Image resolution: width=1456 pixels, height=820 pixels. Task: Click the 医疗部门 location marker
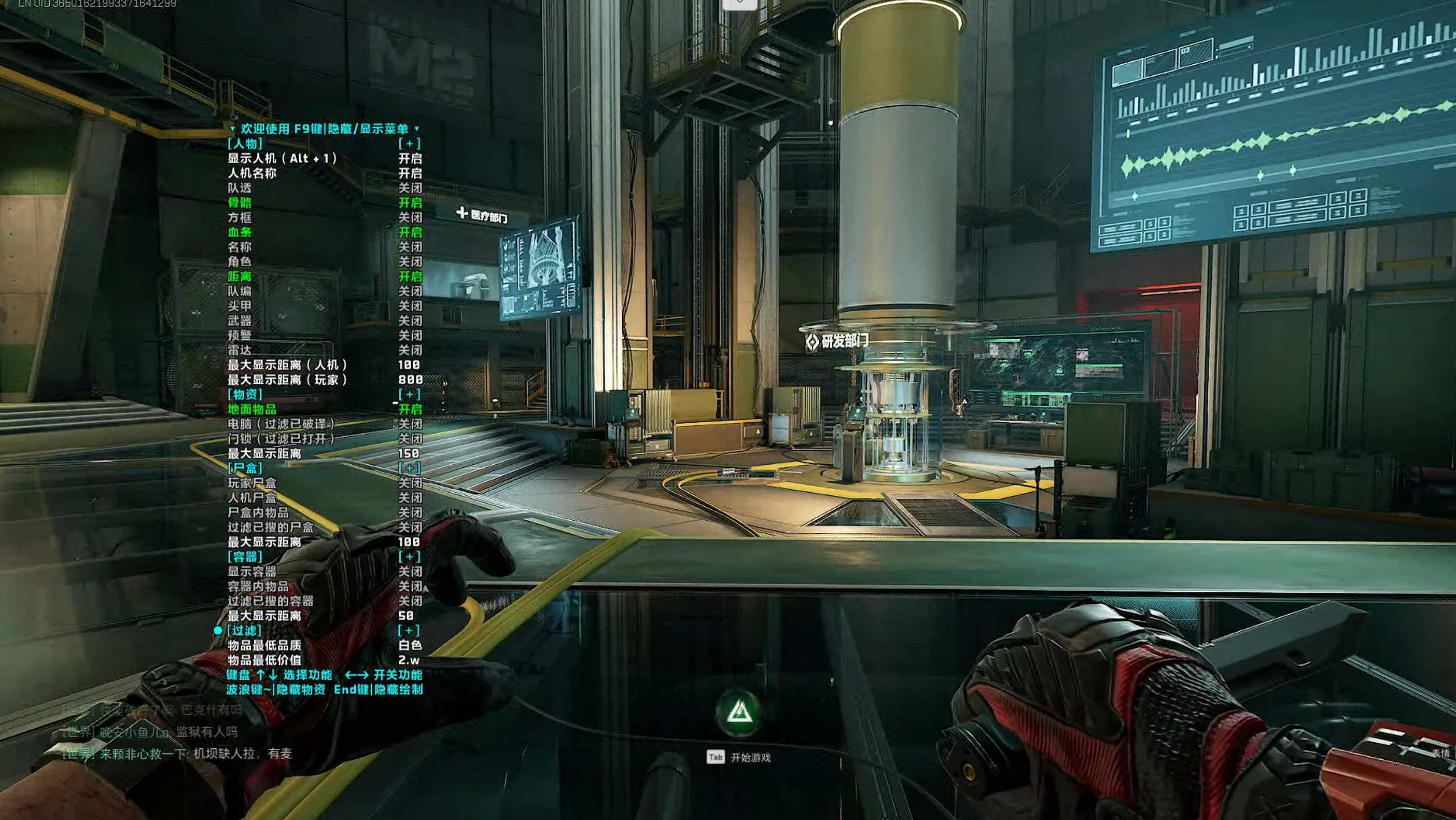pyautogui.click(x=482, y=215)
